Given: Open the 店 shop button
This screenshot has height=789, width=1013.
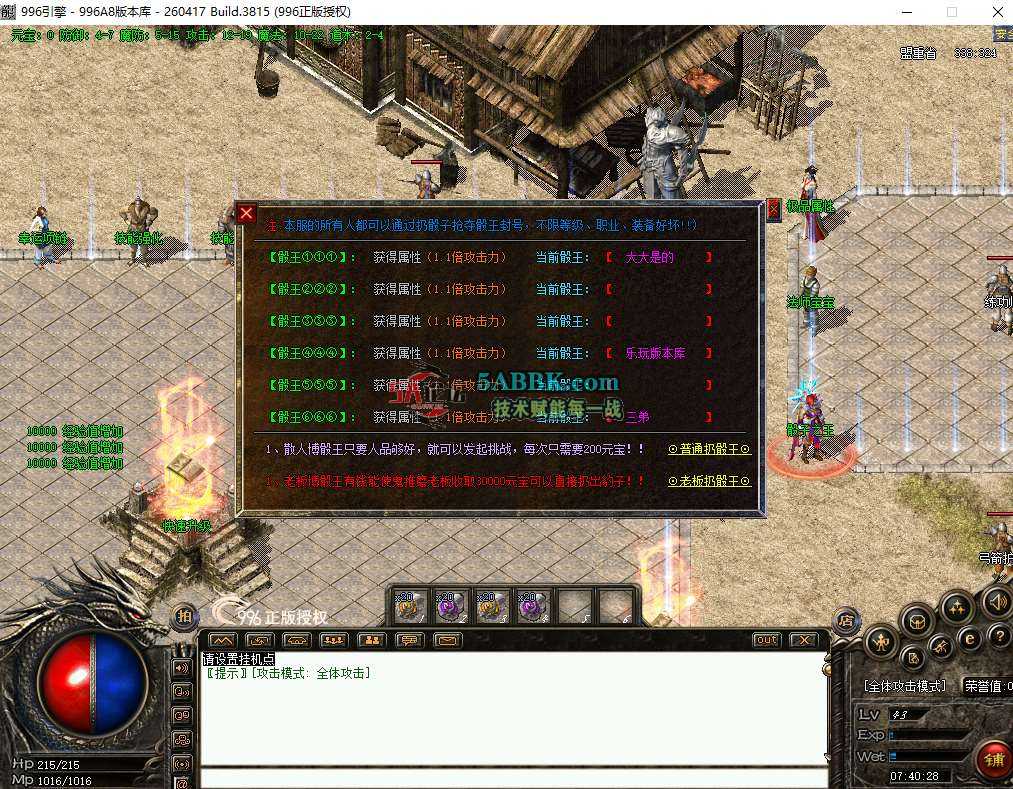Looking at the screenshot, I should pos(845,620).
